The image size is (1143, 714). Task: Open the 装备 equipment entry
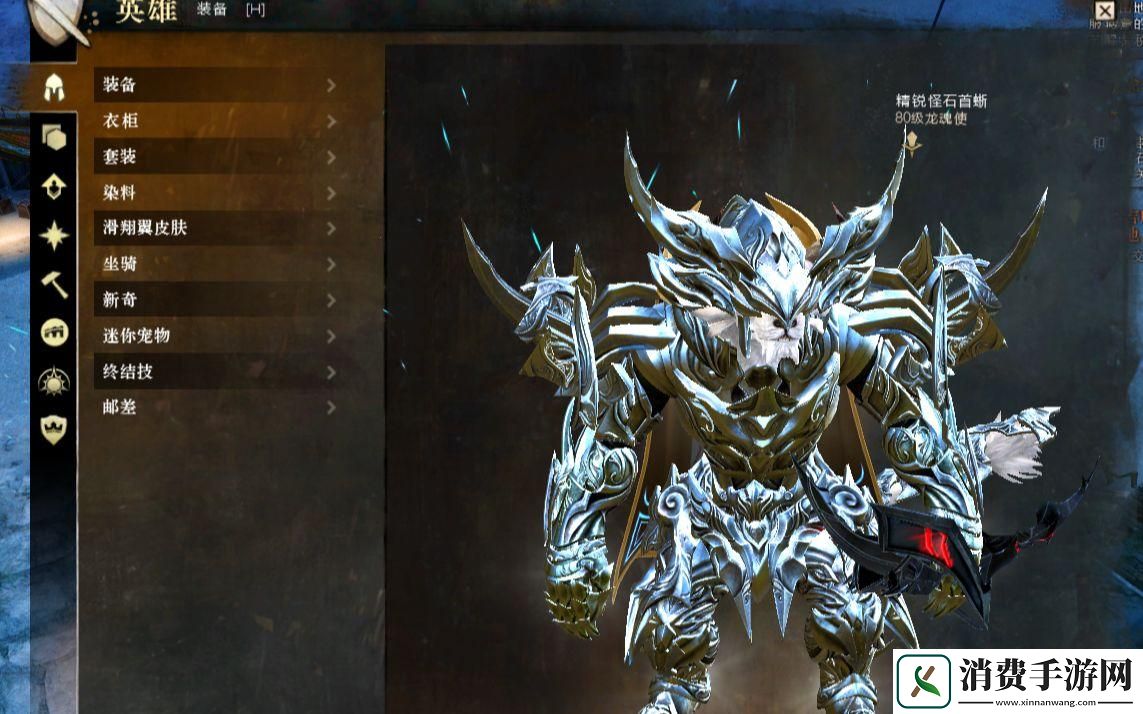[x=216, y=85]
